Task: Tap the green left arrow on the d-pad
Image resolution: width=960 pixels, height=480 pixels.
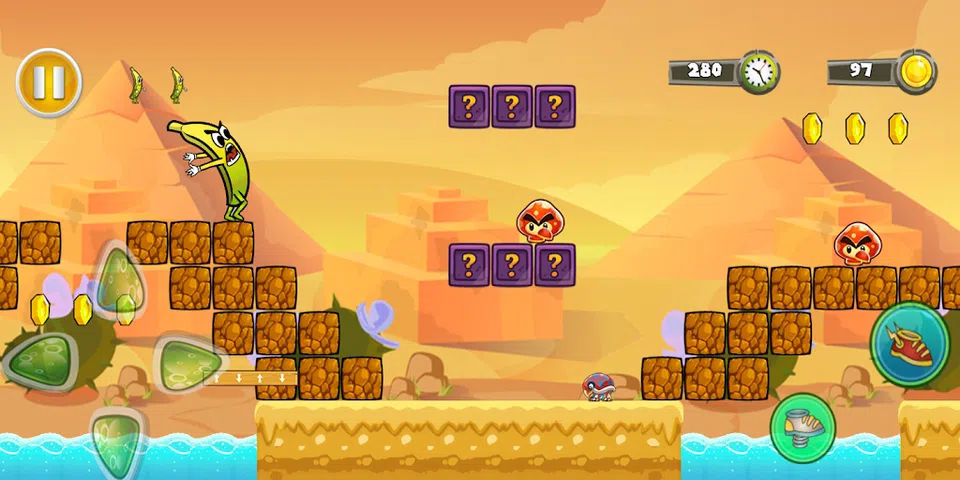Action: tap(38, 360)
